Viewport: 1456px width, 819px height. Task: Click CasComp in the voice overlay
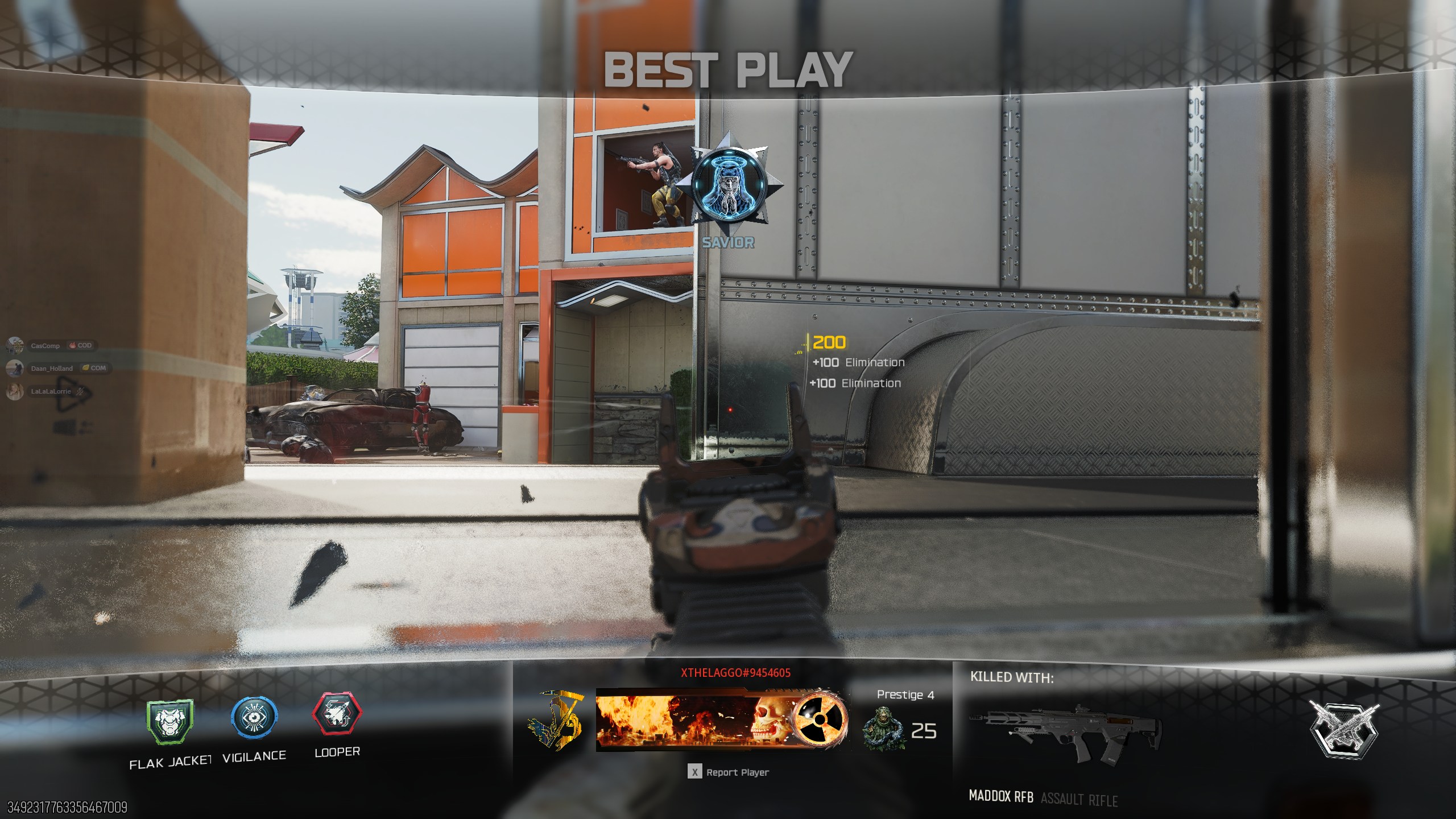45,346
